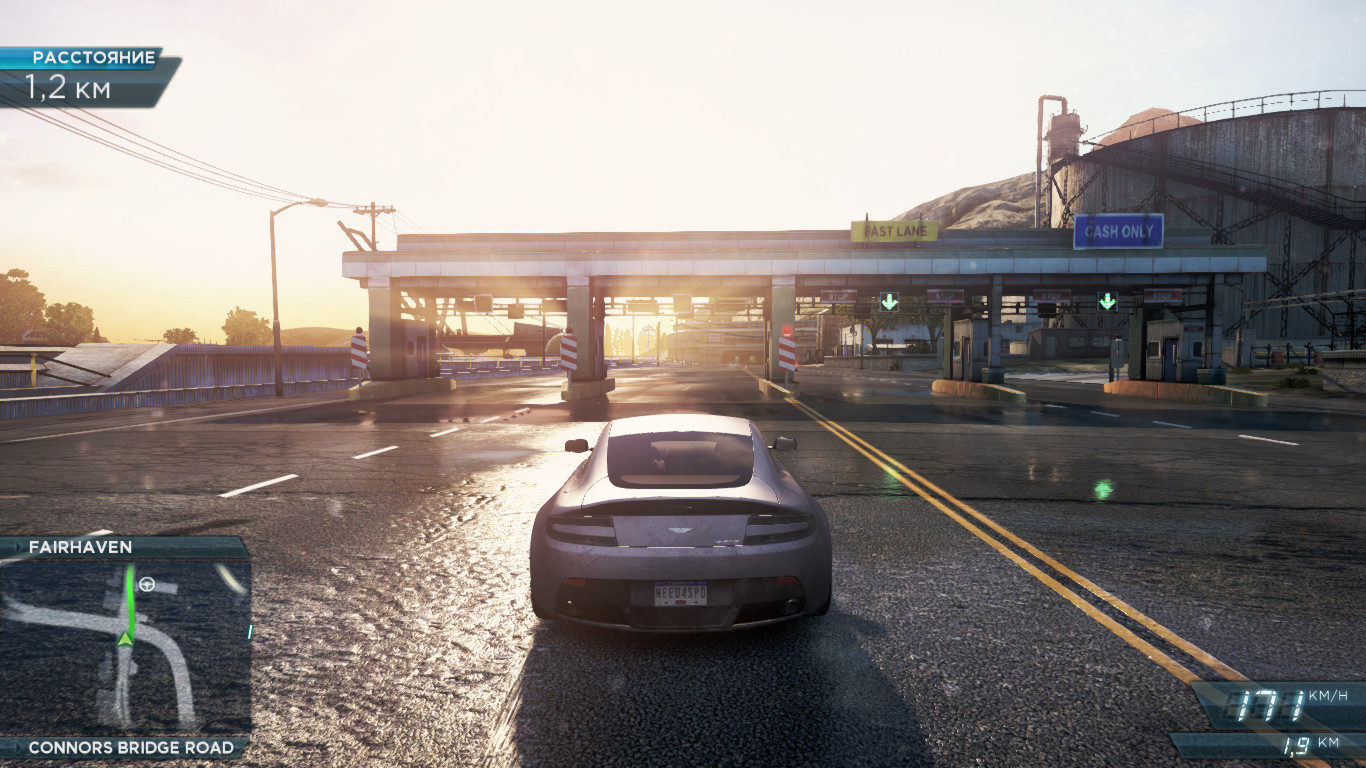Click the minimap in the corner
The image size is (1366, 768).
pyautogui.click(x=125, y=647)
